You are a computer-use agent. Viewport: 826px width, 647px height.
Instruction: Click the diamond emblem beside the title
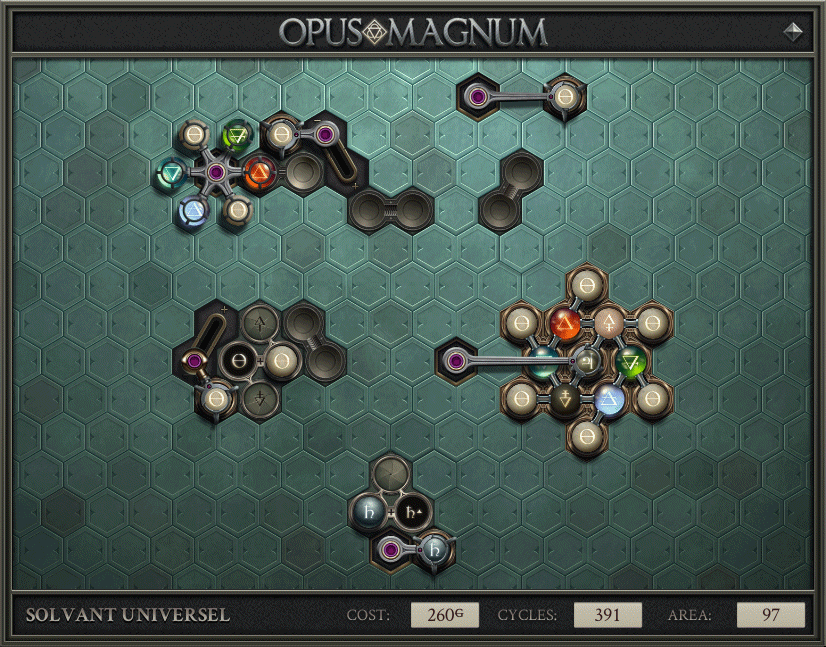point(794,31)
